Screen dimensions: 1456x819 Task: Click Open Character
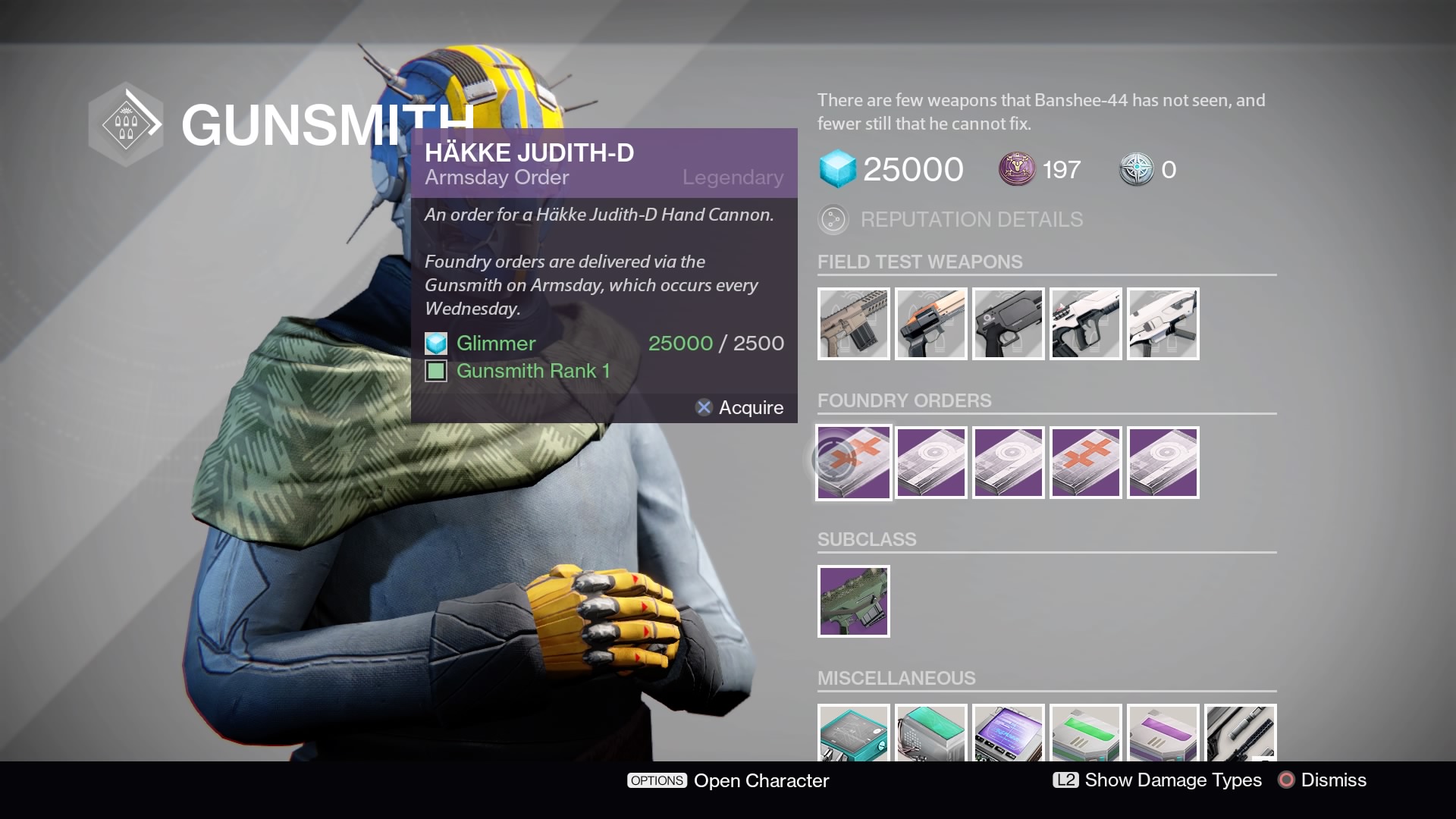click(x=761, y=780)
